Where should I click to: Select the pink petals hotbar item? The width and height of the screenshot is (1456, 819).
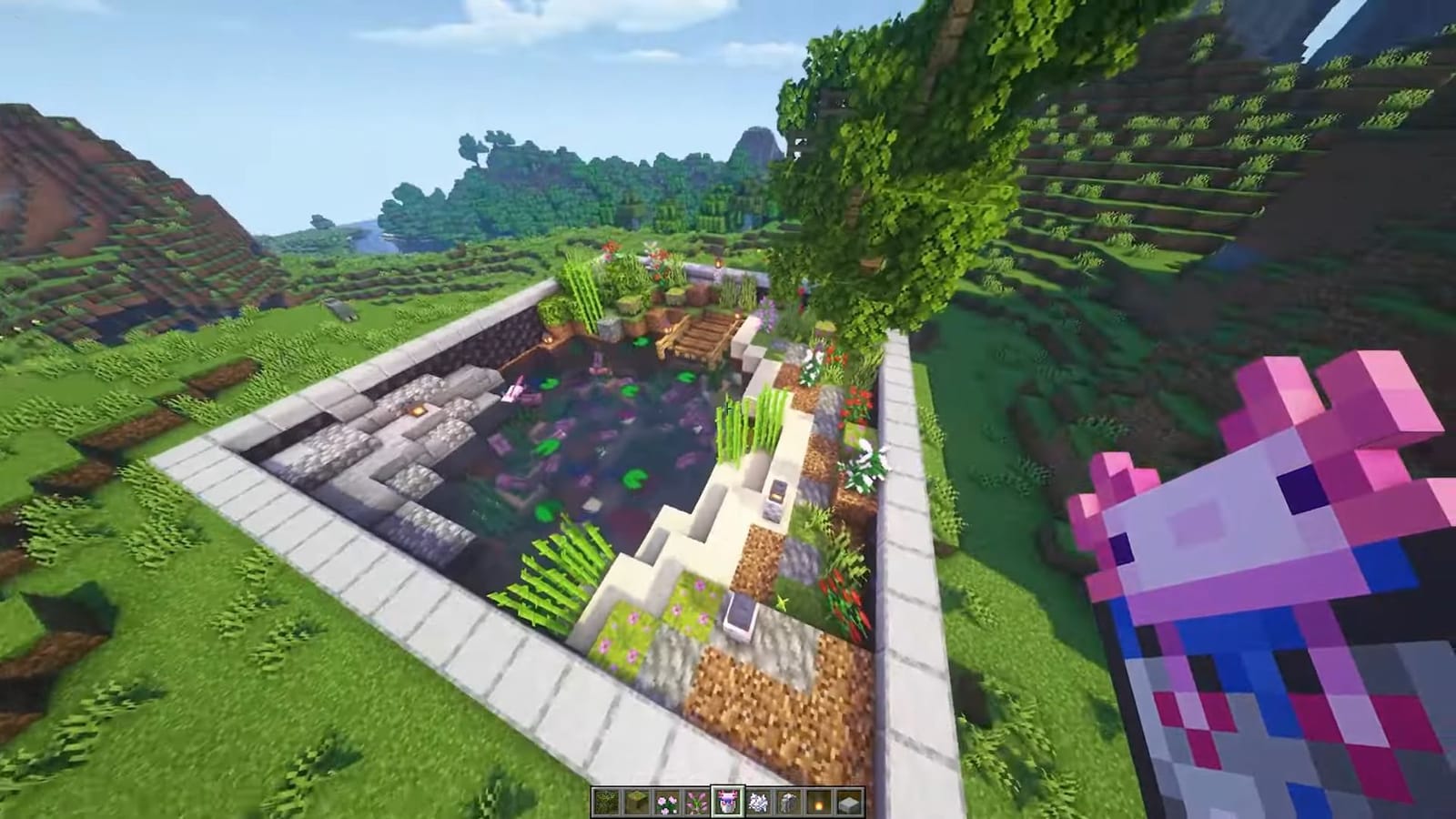tap(668, 801)
